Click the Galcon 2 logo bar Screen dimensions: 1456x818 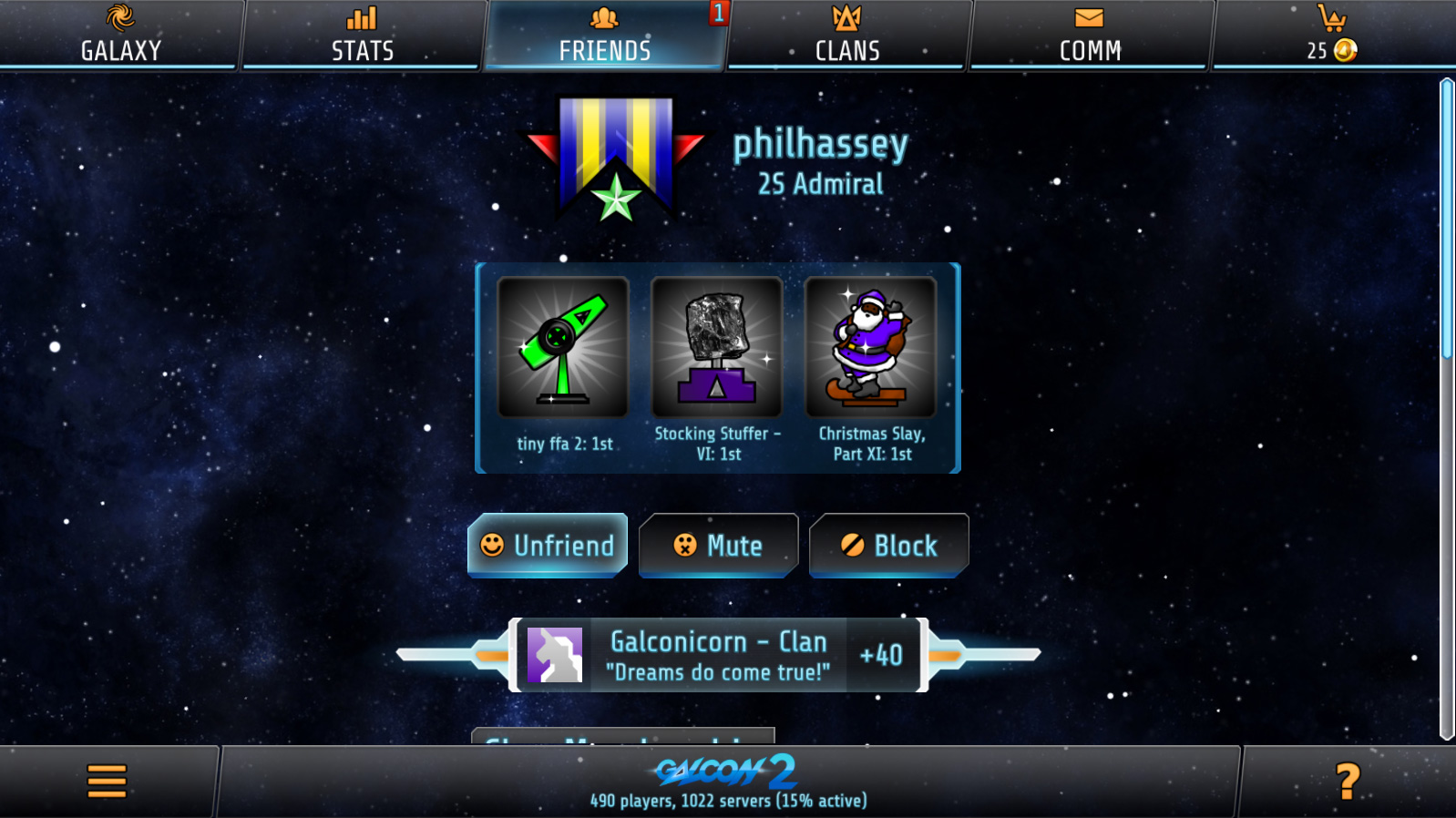tap(727, 782)
